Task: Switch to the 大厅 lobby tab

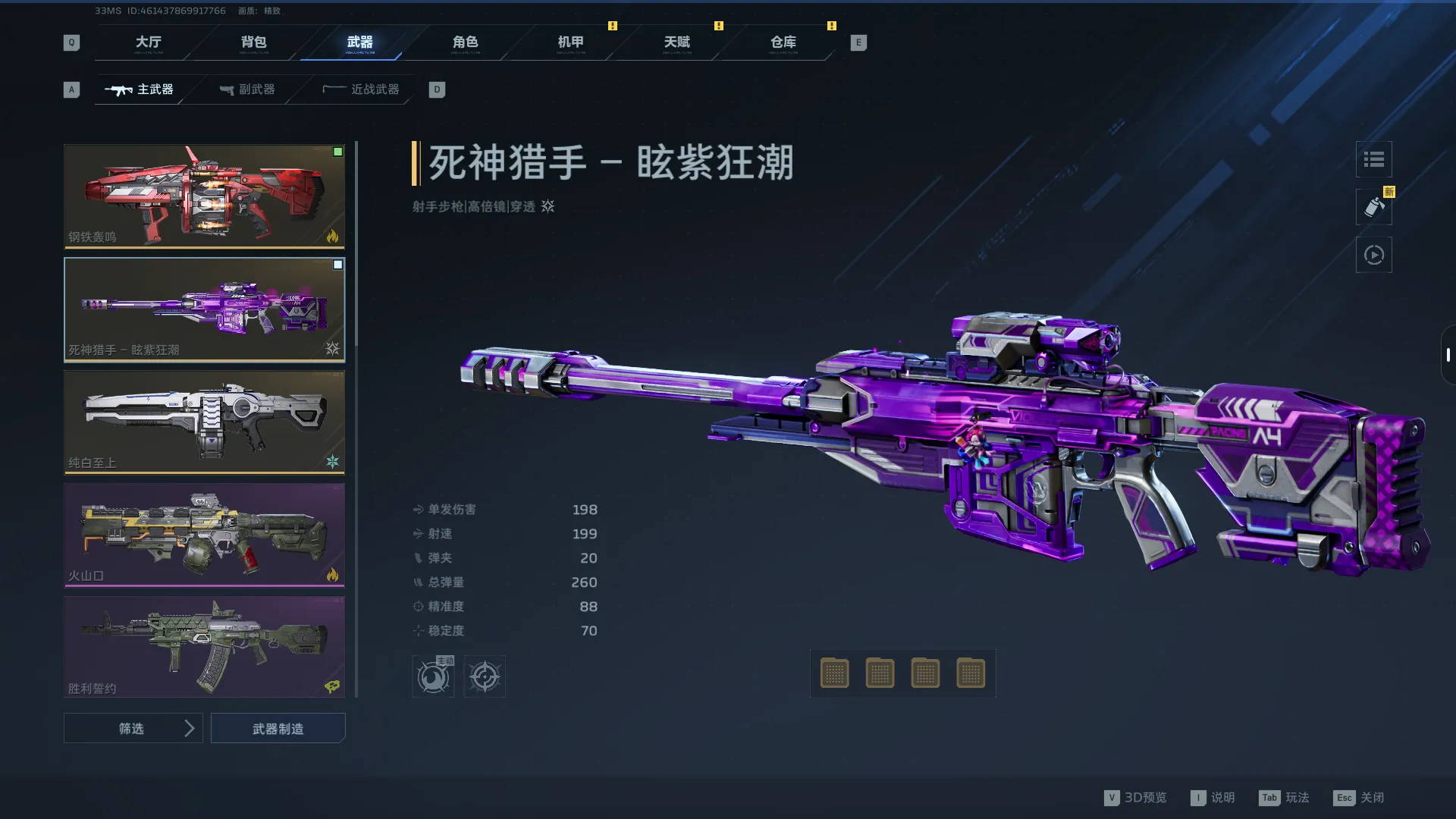Action: [148, 42]
